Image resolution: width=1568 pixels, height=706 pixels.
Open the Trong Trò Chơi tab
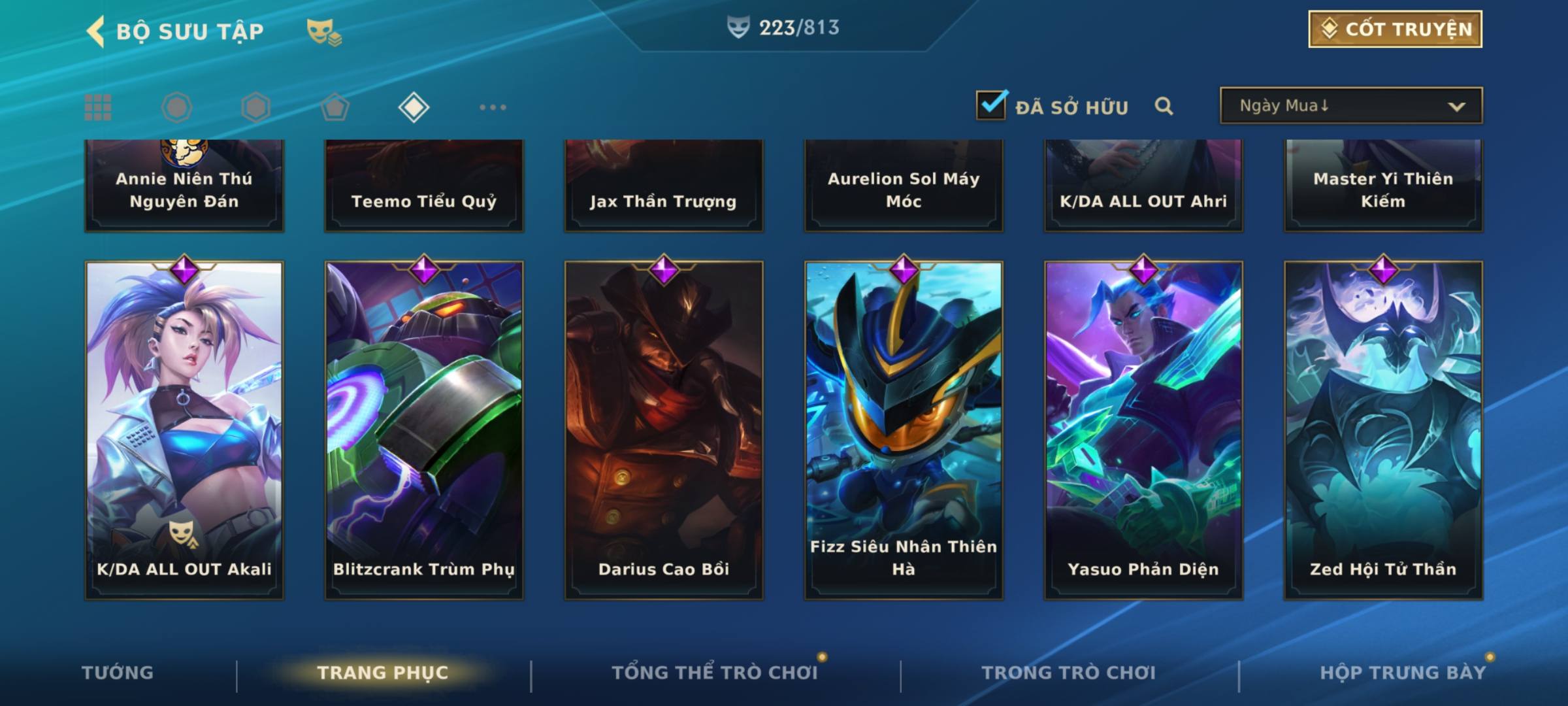click(x=1068, y=673)
